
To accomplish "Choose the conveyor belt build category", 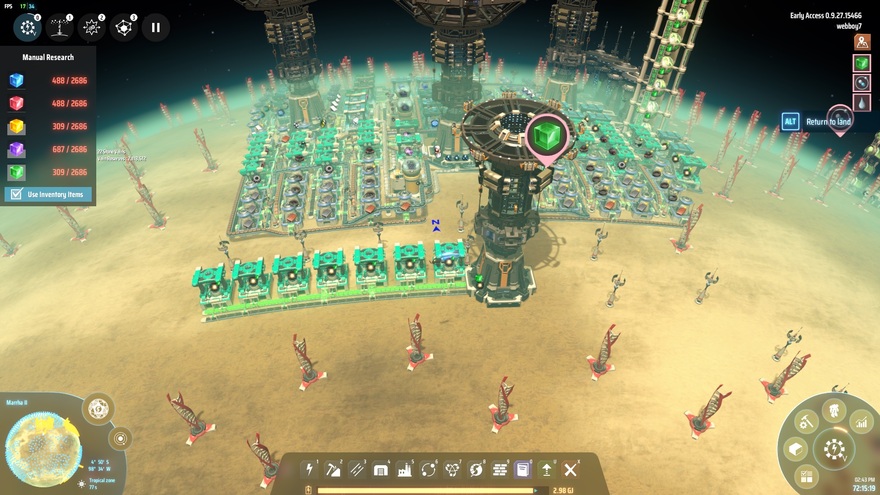I will coord(357,469).
